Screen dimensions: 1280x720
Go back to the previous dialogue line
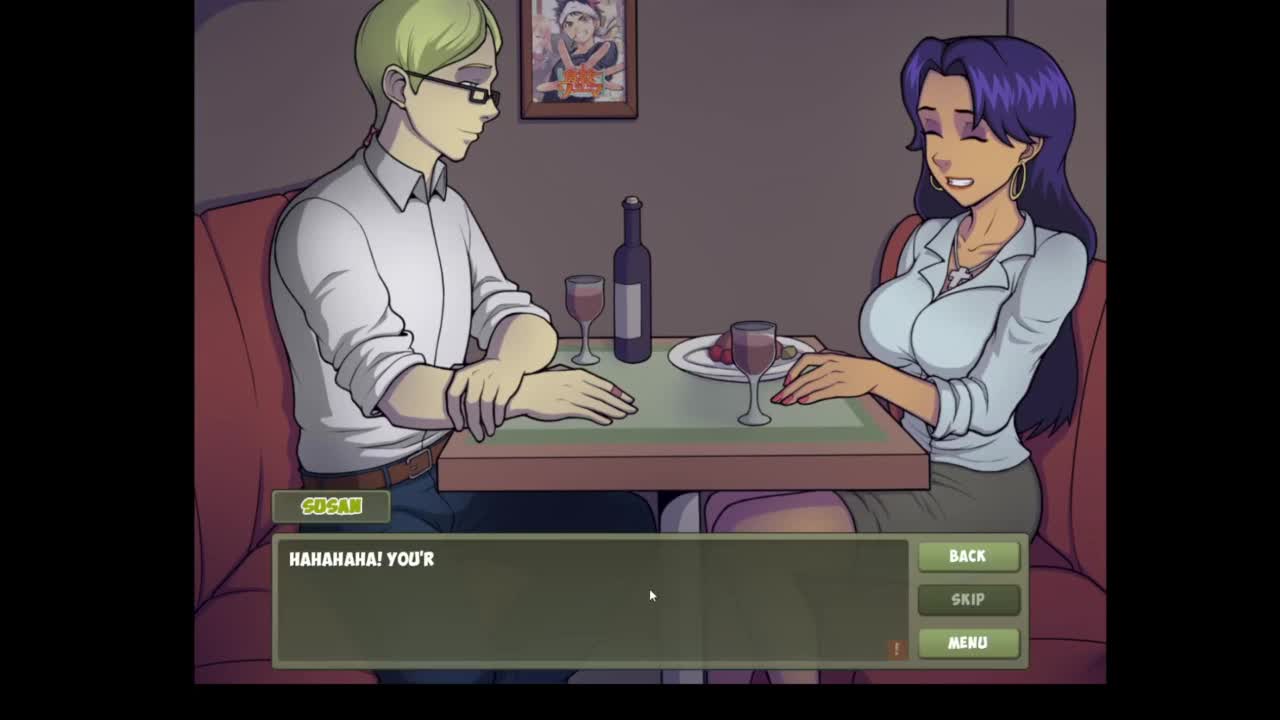(x=967, y=556)
